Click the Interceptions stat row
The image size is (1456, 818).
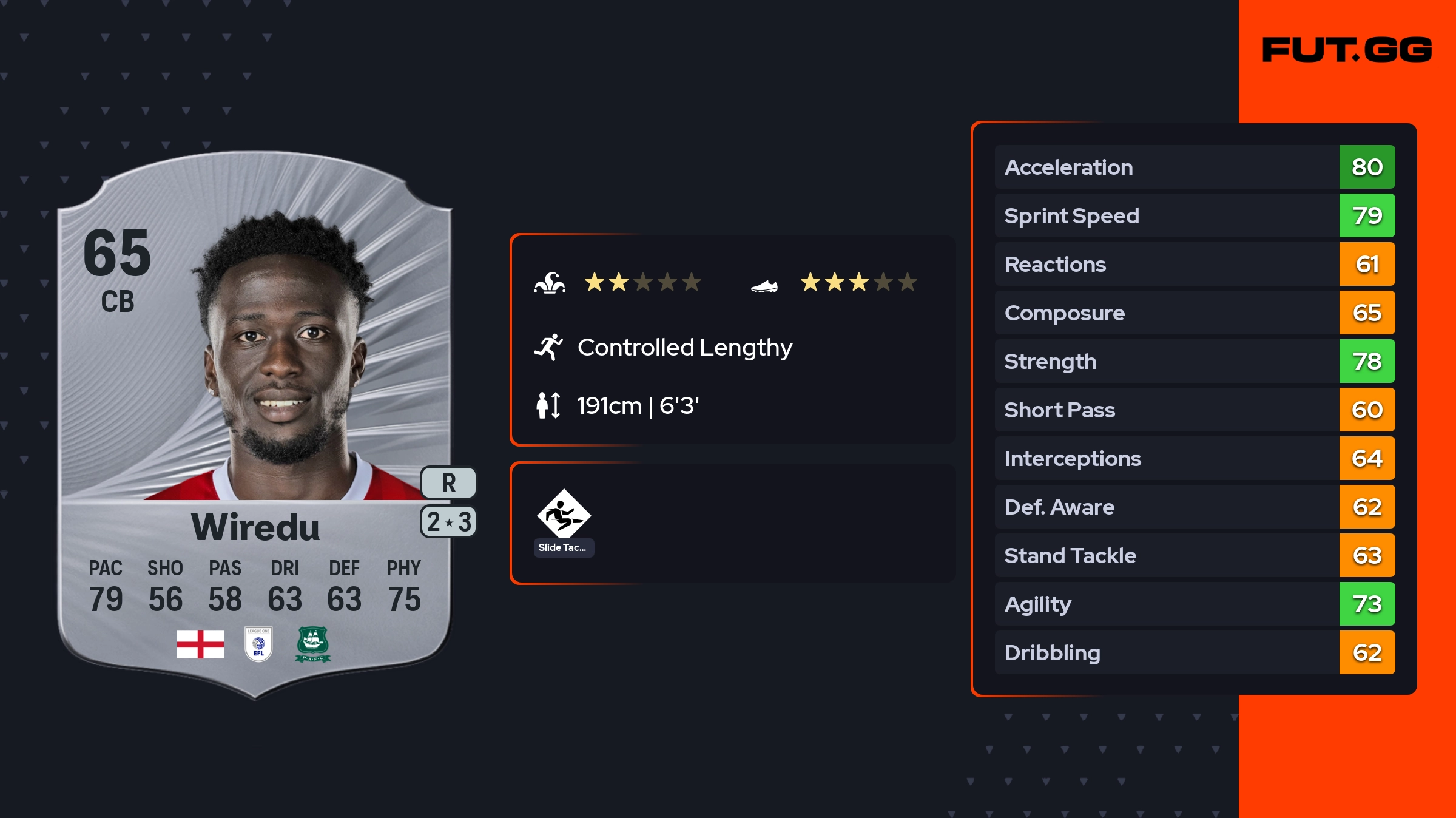(1194, 458)
